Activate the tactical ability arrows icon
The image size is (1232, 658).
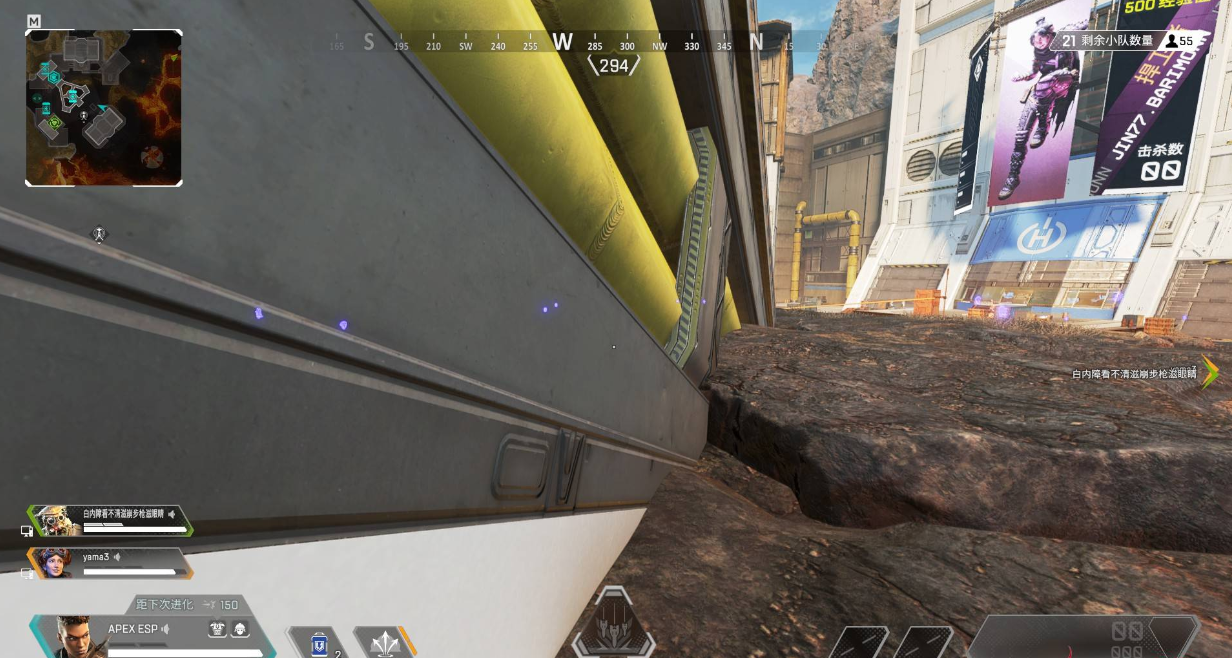coord(385,643)
